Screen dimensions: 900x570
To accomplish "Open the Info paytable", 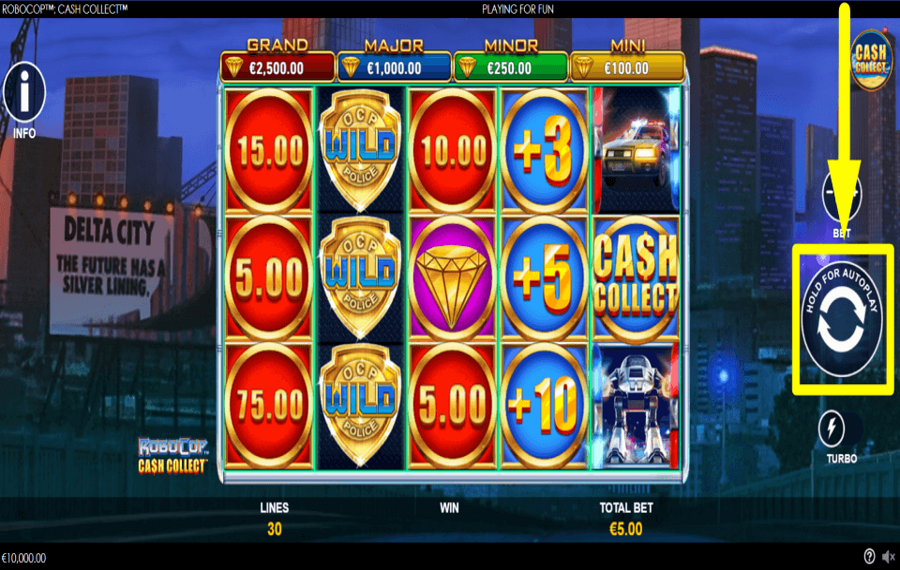I will pyautogui.click(x=24, y=94).
